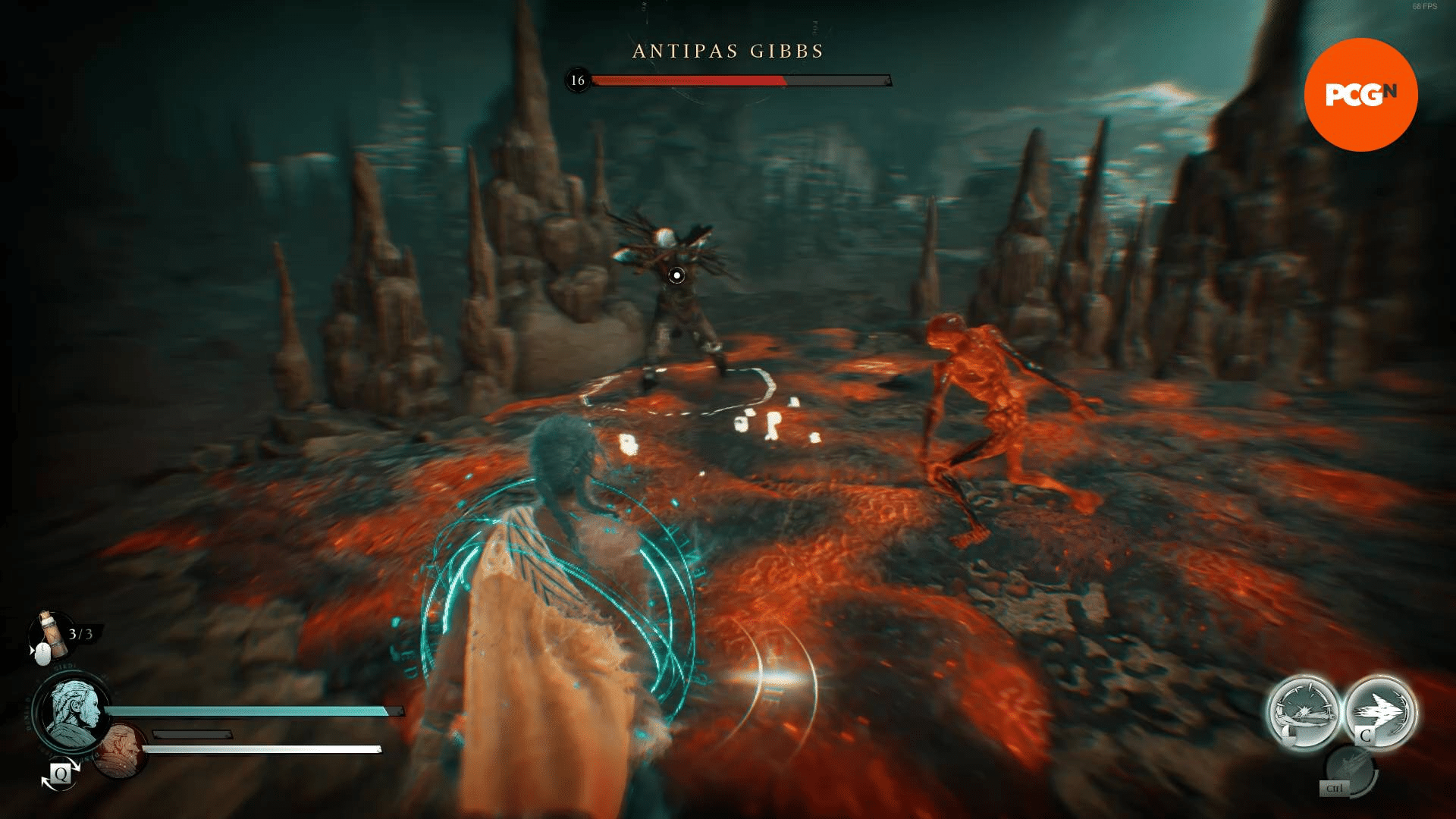Click the mouse-button prompt beside the flask

coord(43,655)
